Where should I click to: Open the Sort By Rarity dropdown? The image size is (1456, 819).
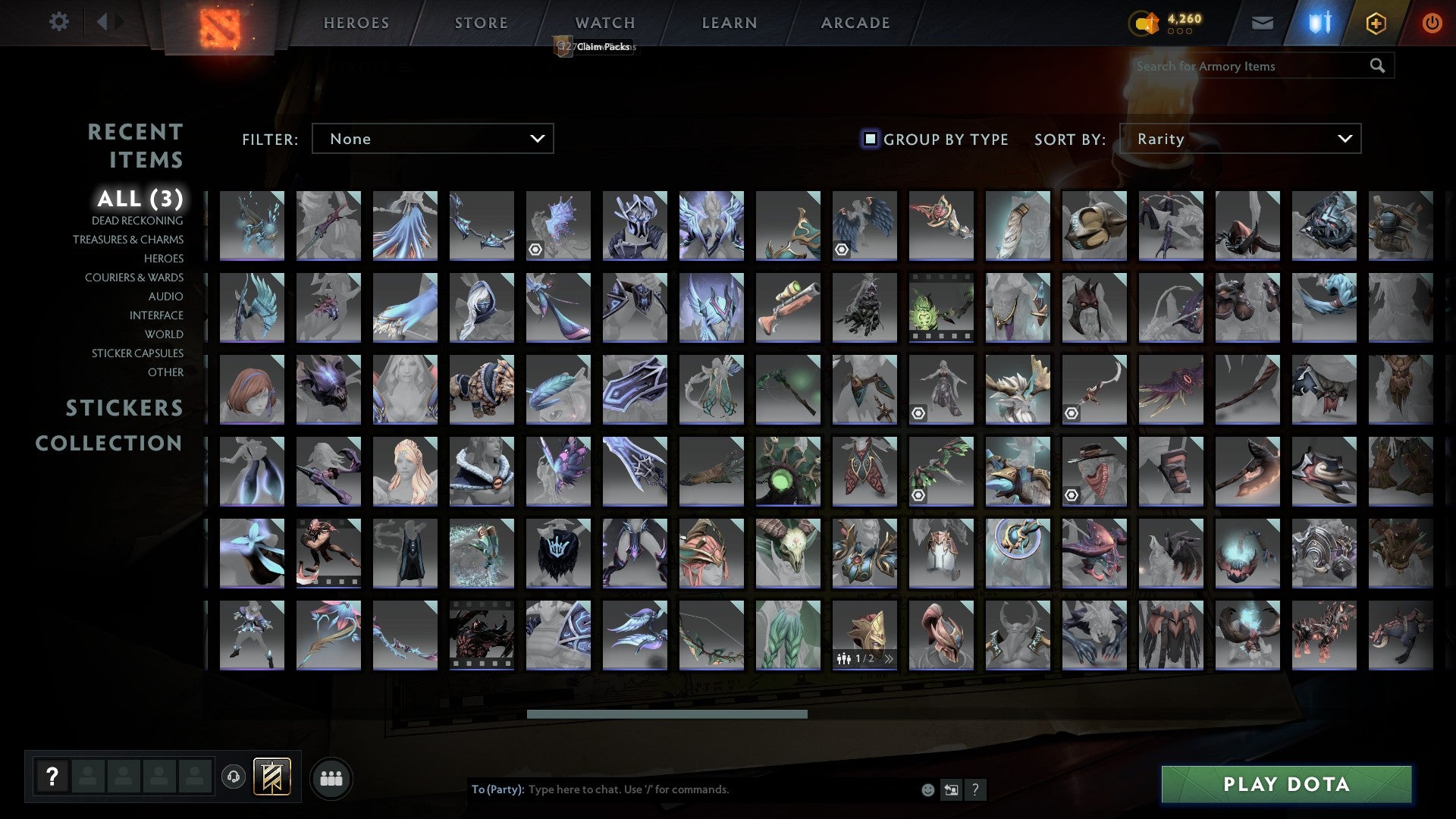[x=1241, y=139]
